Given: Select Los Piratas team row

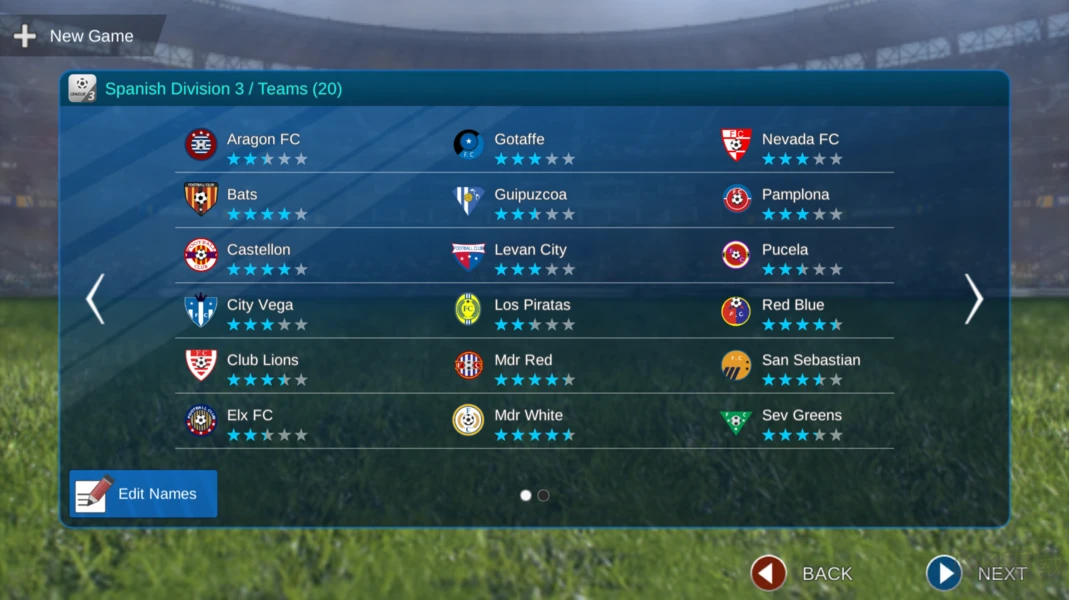Looking at the screenshot, I should pos(532,311).
